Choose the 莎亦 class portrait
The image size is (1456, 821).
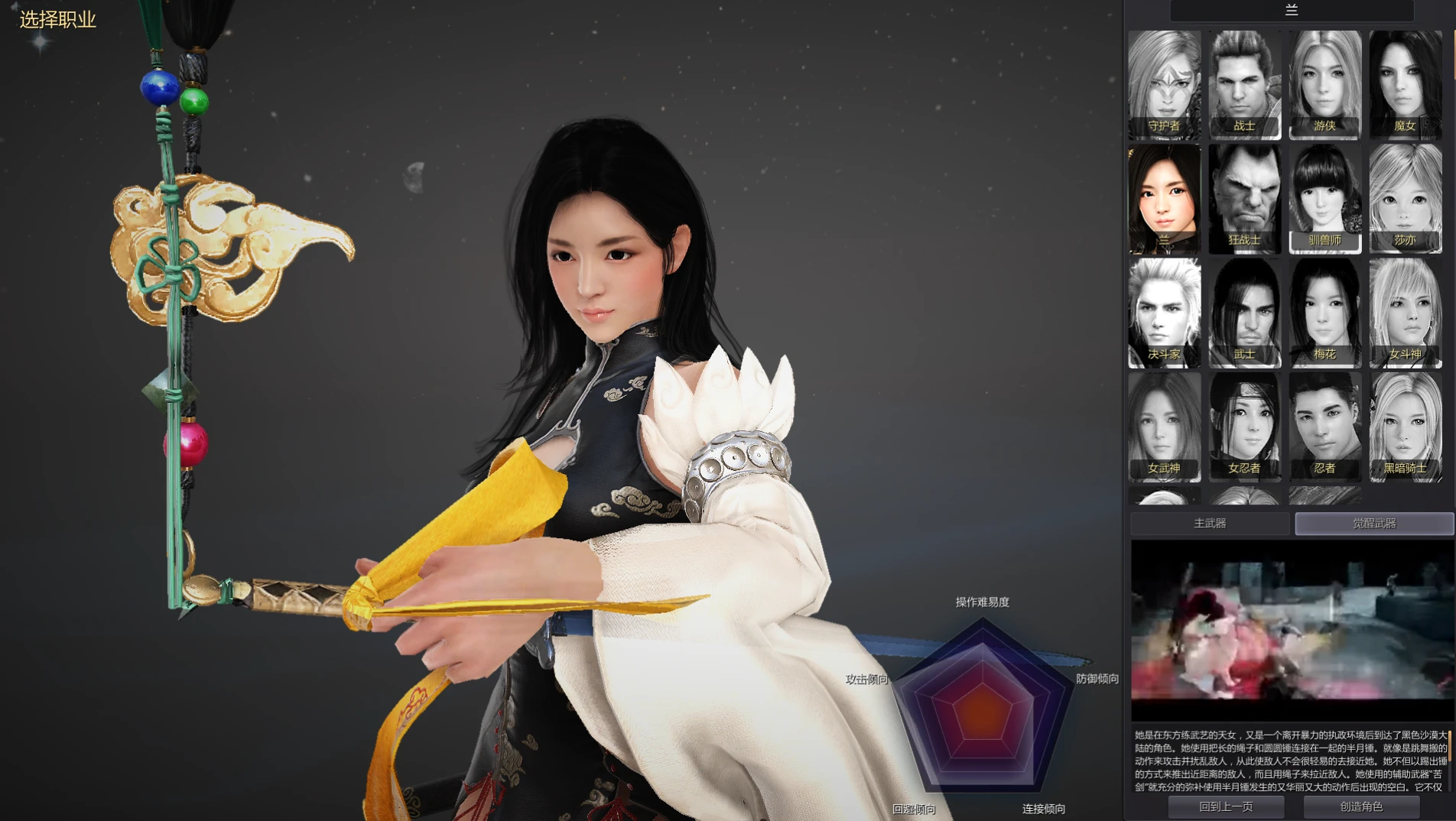1405,199
